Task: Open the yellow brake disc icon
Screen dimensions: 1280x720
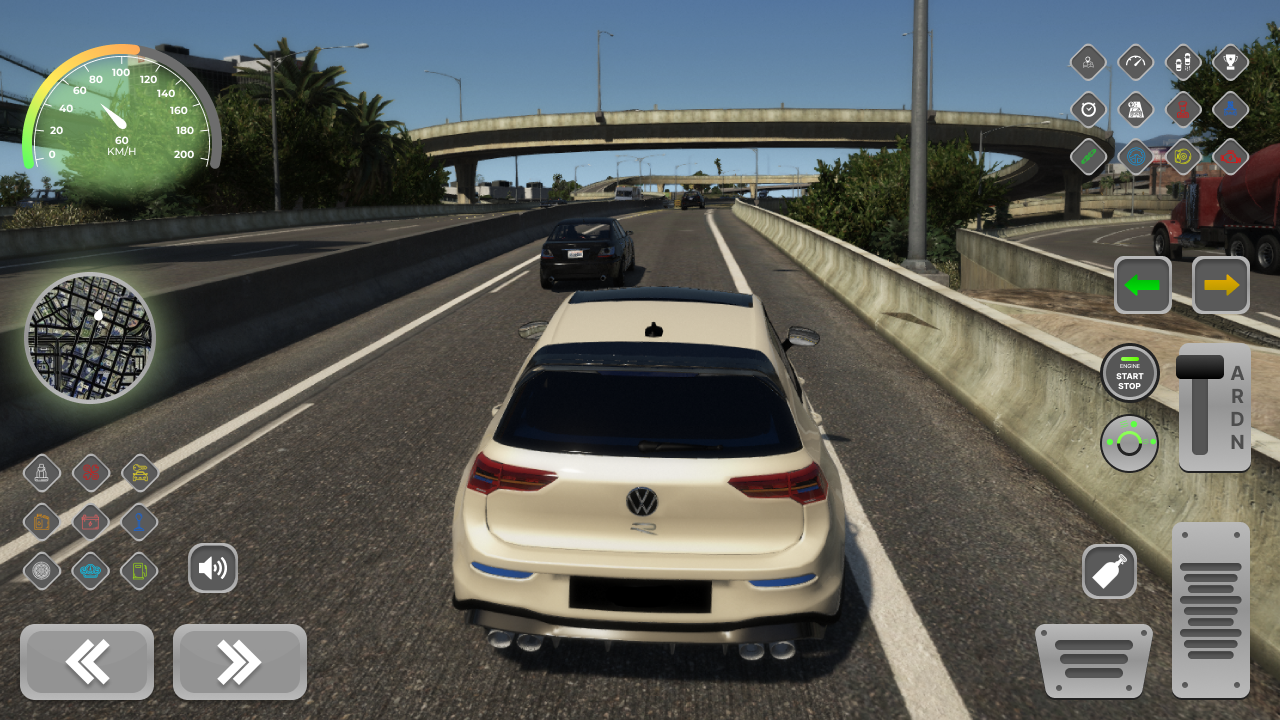Action: coord(1184,157)
